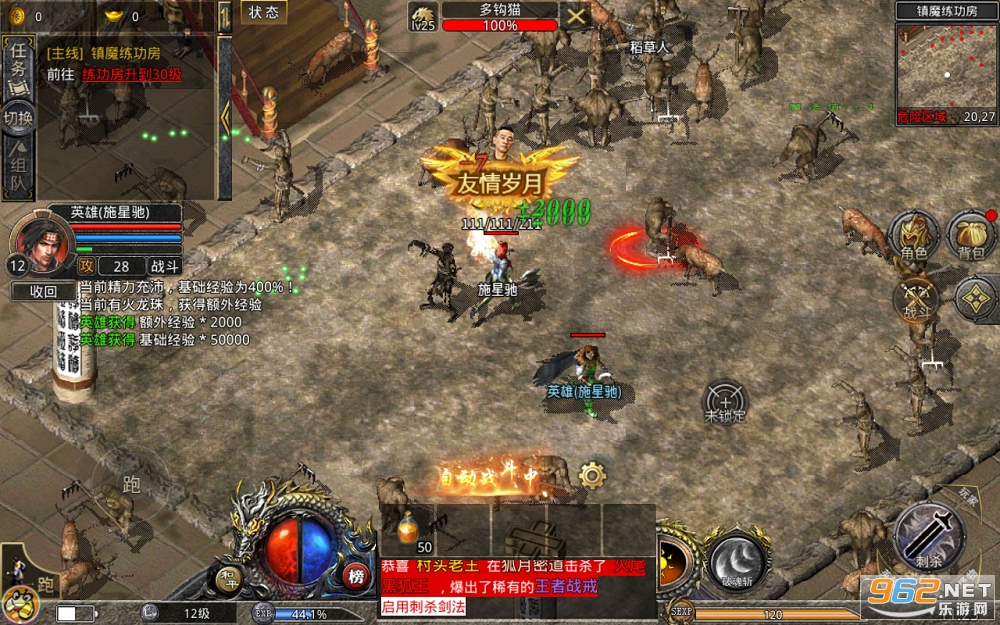
Task: Cast the 破魂斩 skill
Action: pos(736,560)
